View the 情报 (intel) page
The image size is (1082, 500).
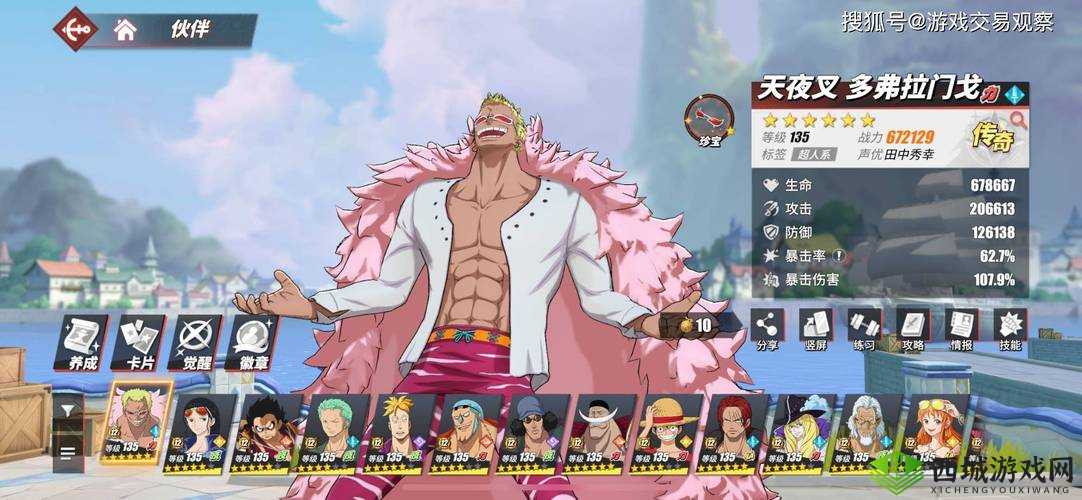961,328
